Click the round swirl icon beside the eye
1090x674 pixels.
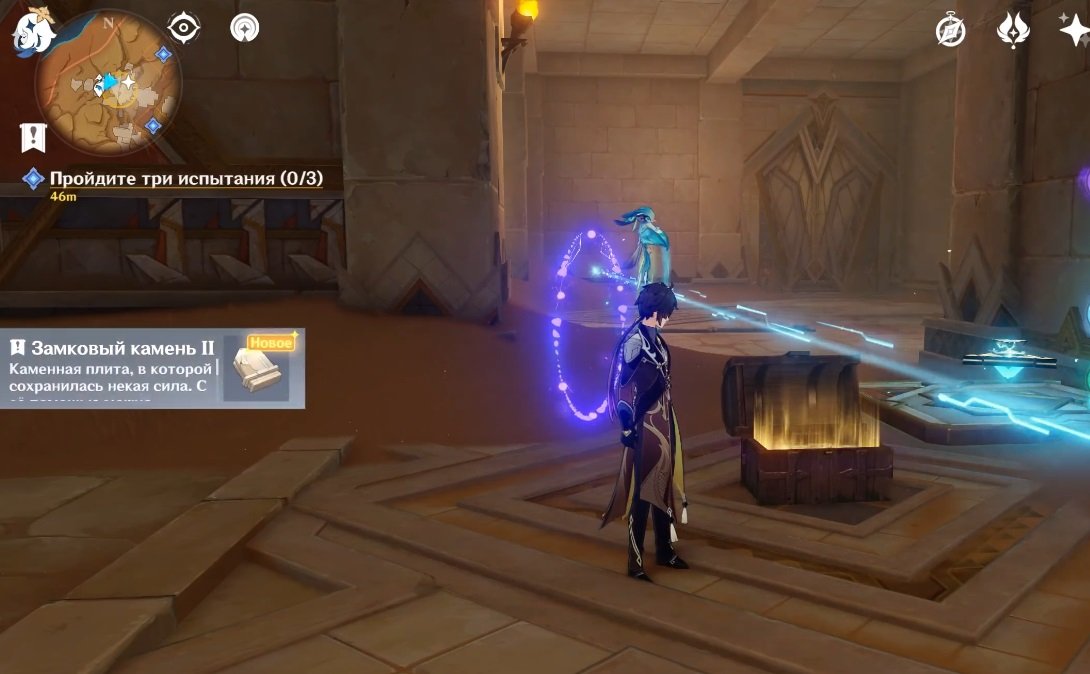pos(244,27)
